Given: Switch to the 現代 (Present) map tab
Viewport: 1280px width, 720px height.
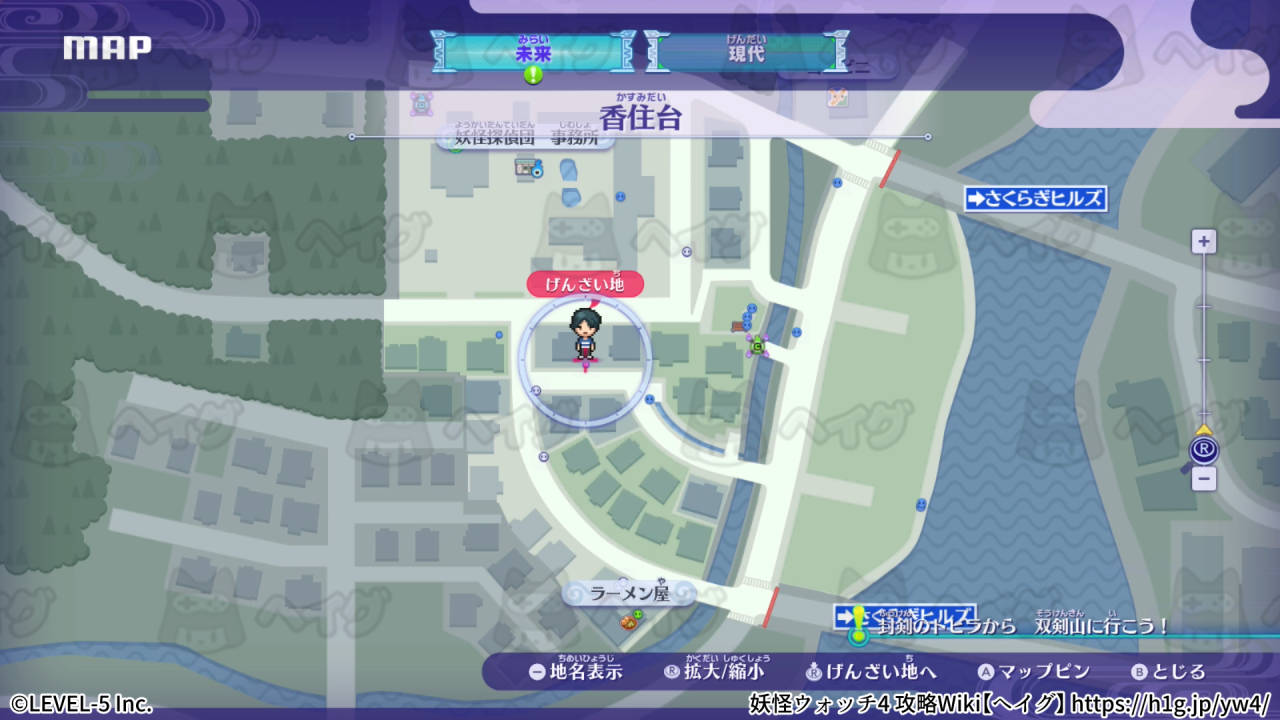Looking at the screenshot, I should (748, 51).
